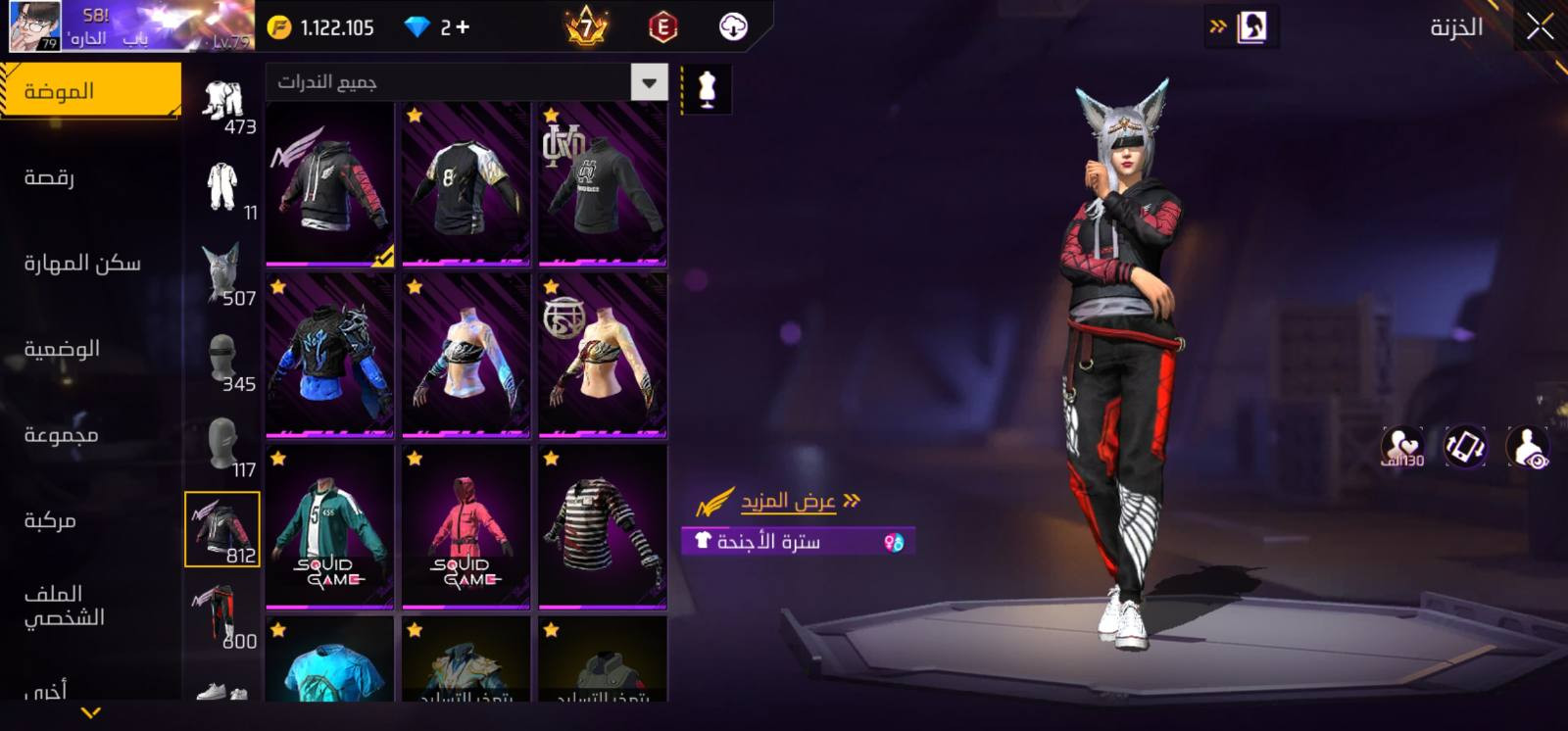The image size is (1568, 731).
Task: Switch to the رقصة (Emote) tab
Action: tap(49, 177)
